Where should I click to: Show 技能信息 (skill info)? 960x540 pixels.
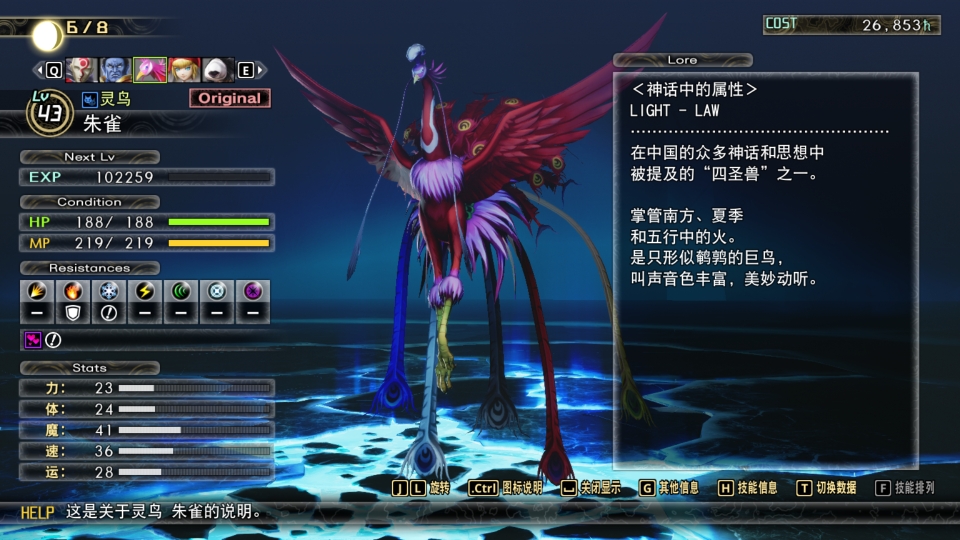click(x=748, y=488)
